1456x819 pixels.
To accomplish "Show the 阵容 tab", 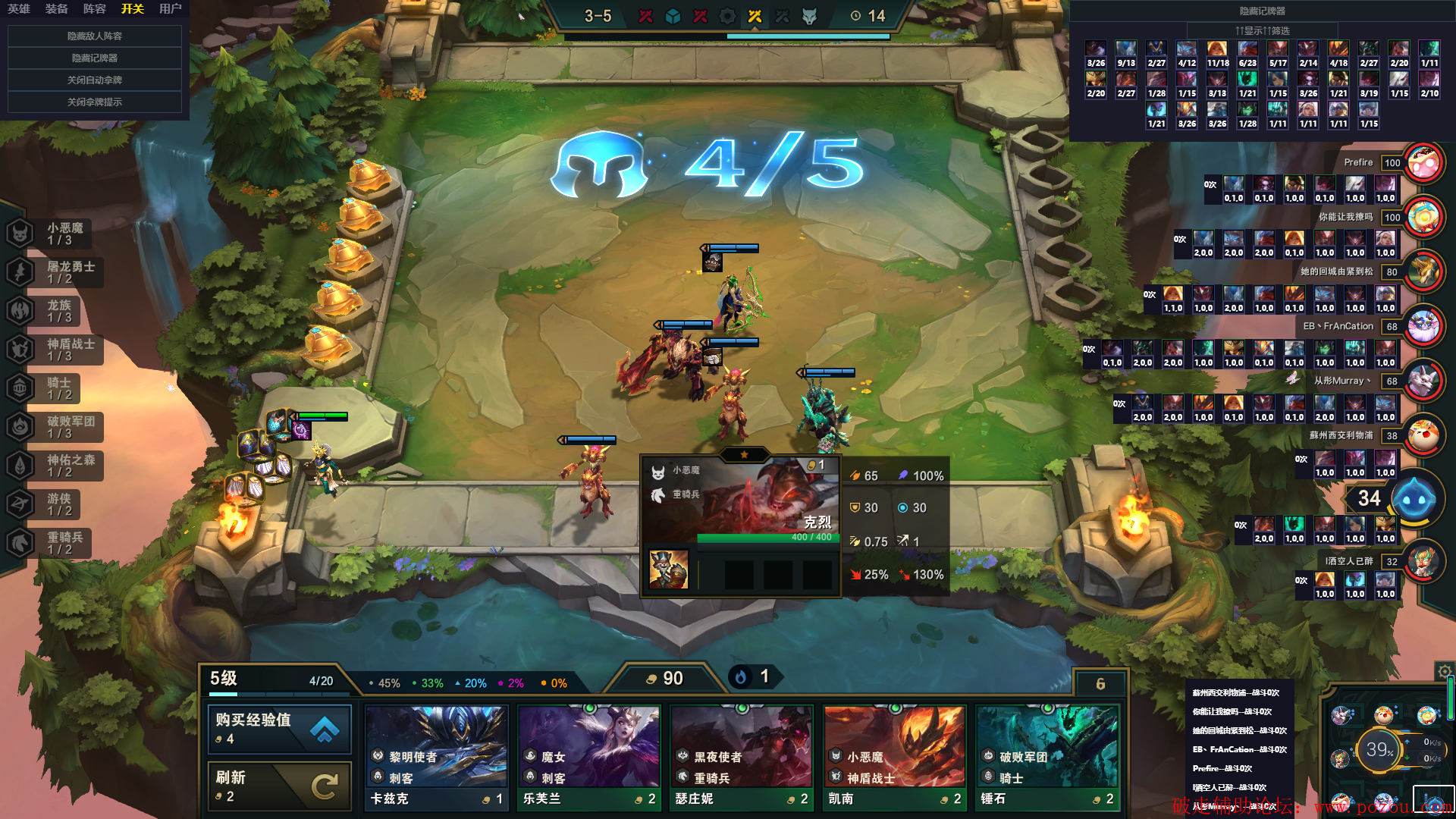I will click(95, 9).
